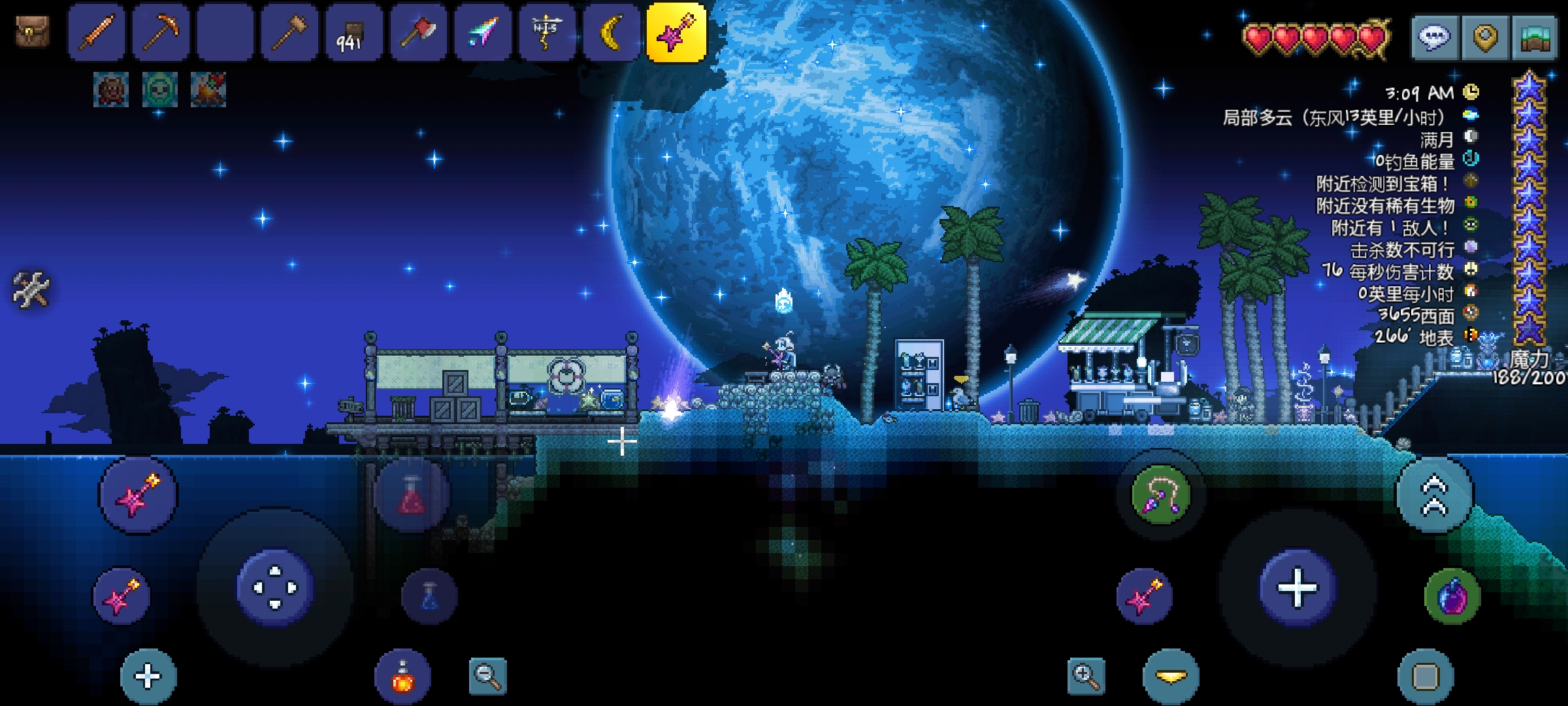Activate the grappling hook button
The image size is (1568, 706).
pos(1161,495)
